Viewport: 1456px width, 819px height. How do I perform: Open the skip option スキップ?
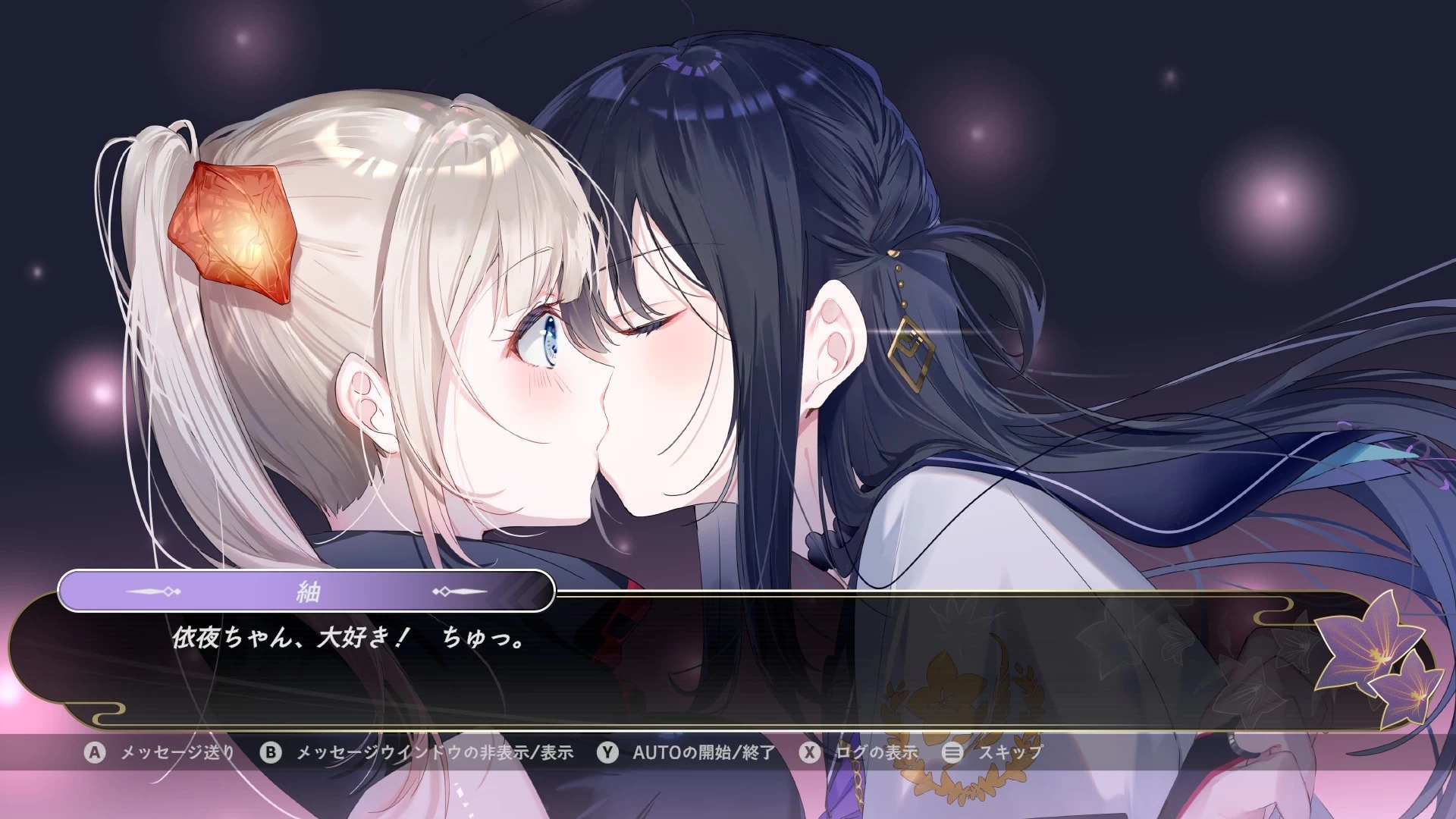[x=1012, y=753]
